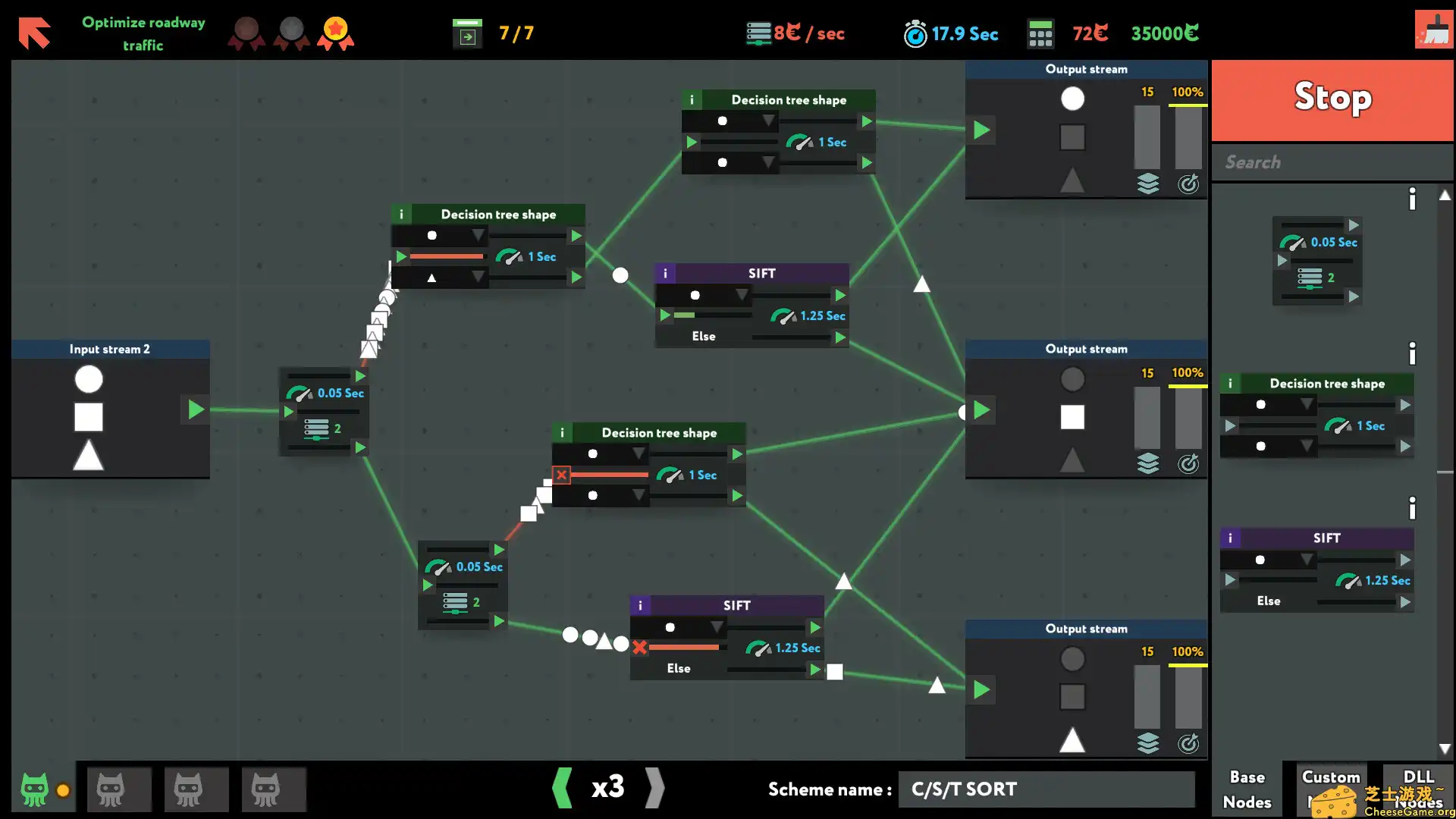Click the target icon on the bottom Output stream

[1188, 744]
